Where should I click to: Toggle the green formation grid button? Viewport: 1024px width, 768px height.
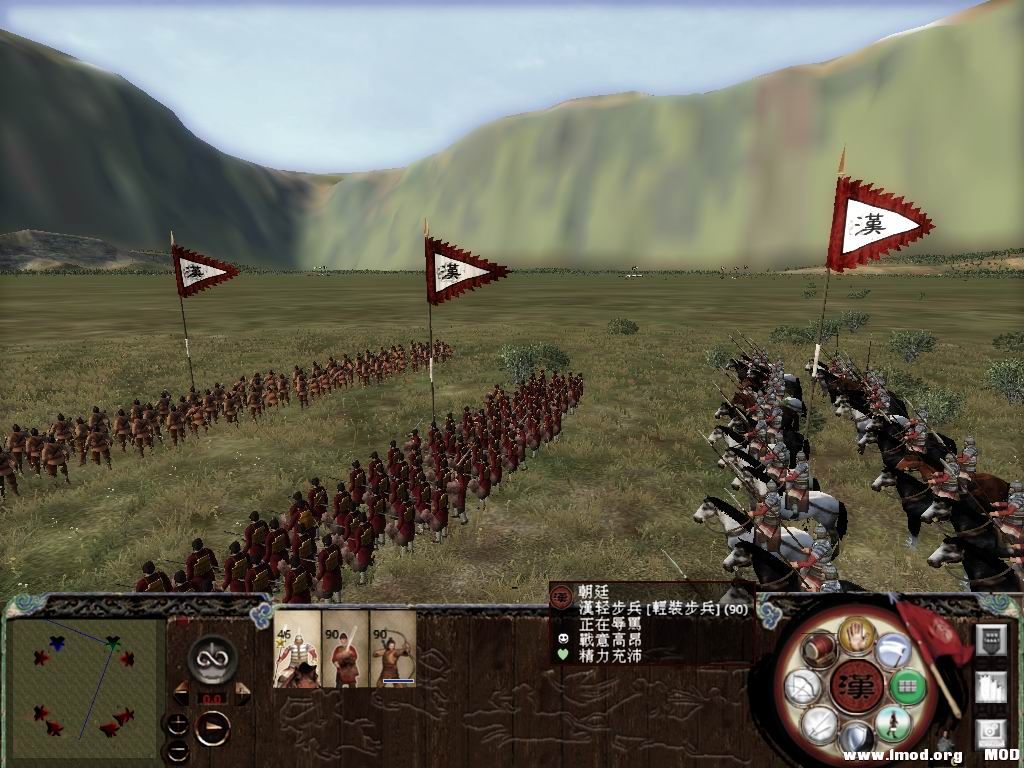(906, 687)
